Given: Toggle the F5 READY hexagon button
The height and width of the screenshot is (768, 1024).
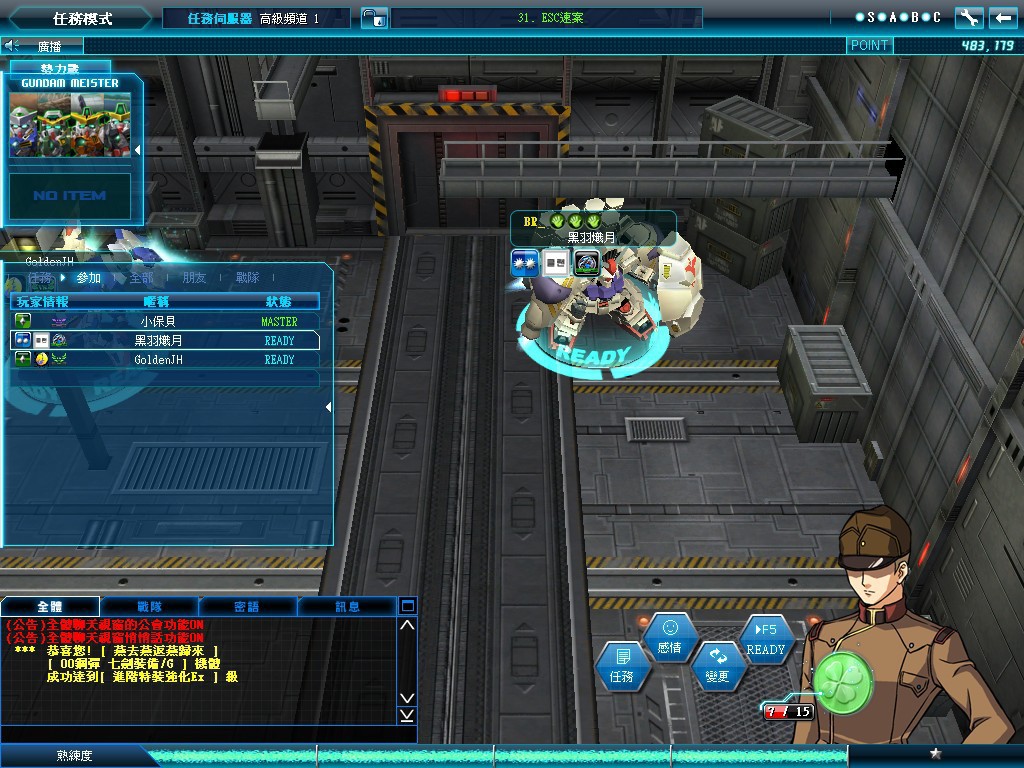Looking at the screenshot, I should coord(766,639).
